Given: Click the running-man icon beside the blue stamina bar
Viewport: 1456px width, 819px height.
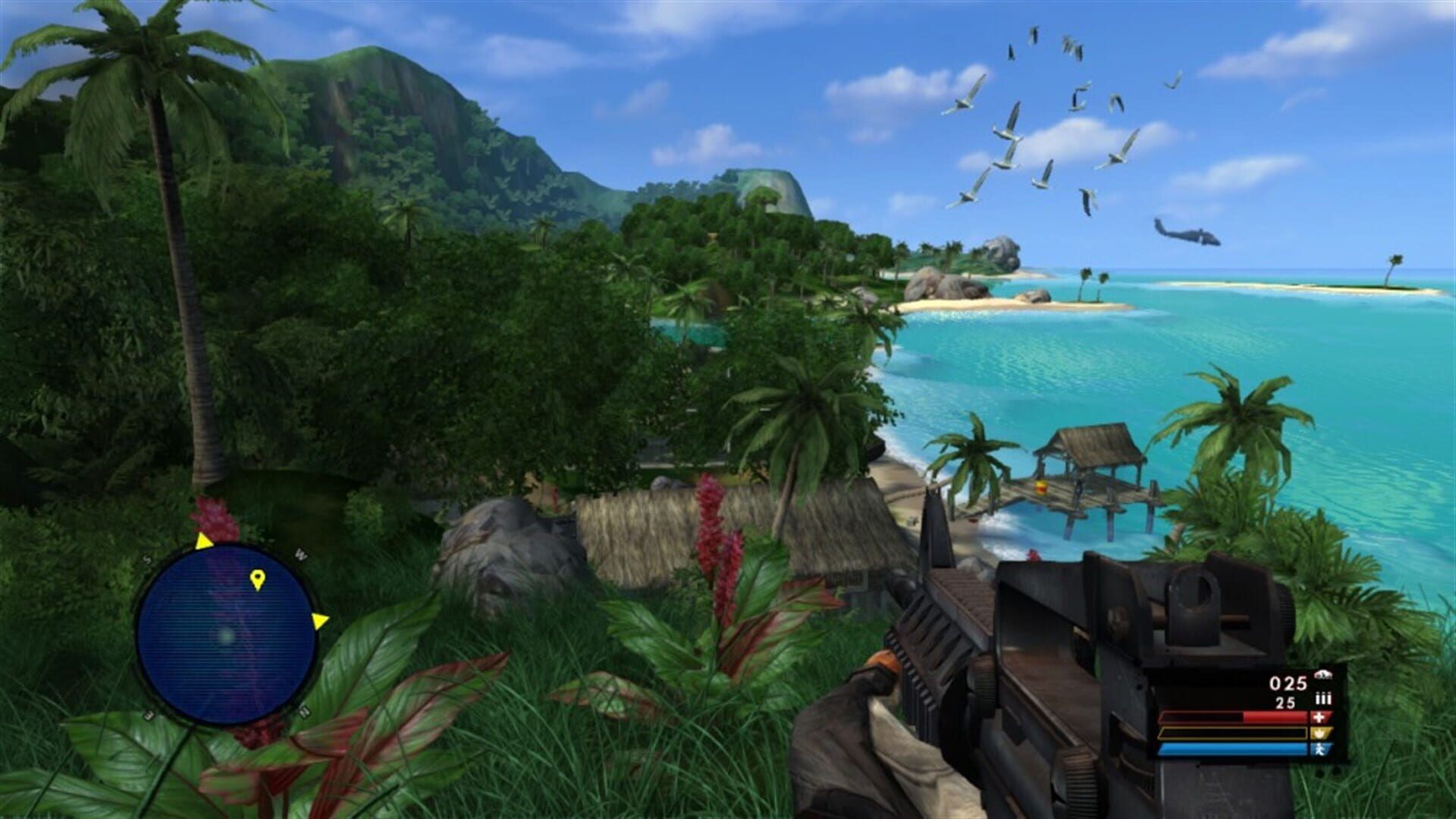Looking at the screenshot, I should click(x=1321, y=749).
